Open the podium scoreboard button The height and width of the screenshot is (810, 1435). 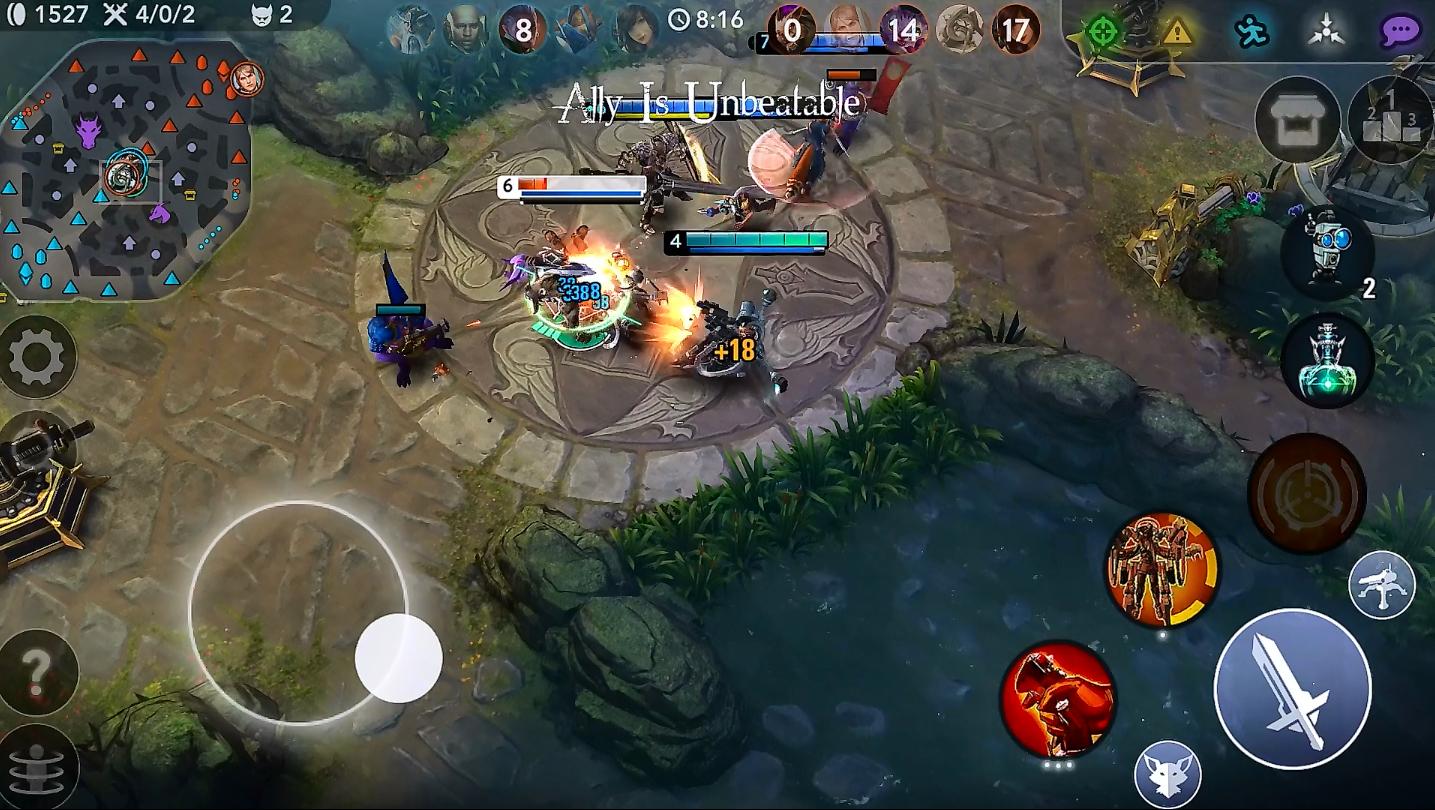pos(1388,120)
